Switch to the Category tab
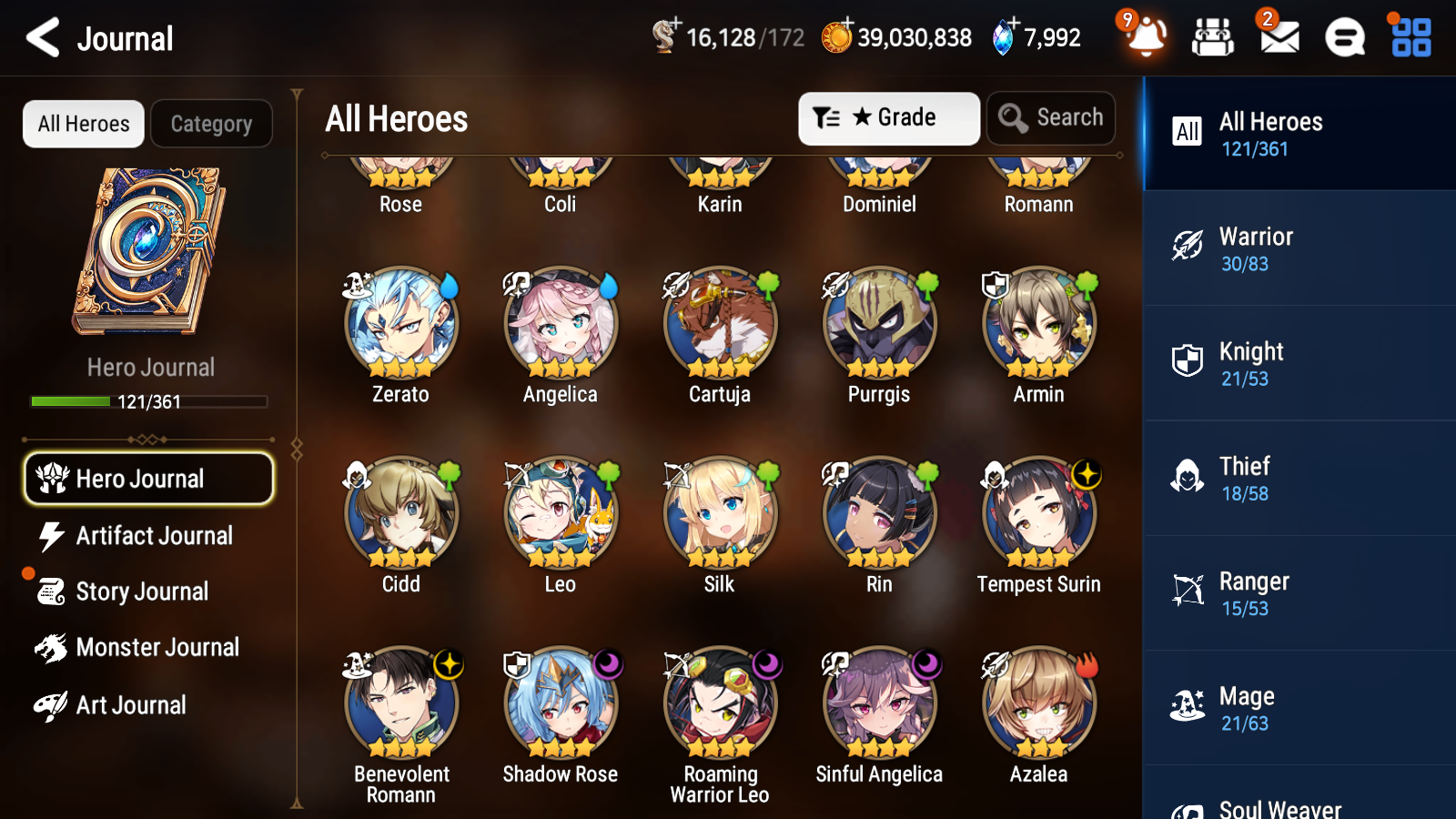Image resolution: width=1456 pixels, height=819 pixels. point(211,124)
